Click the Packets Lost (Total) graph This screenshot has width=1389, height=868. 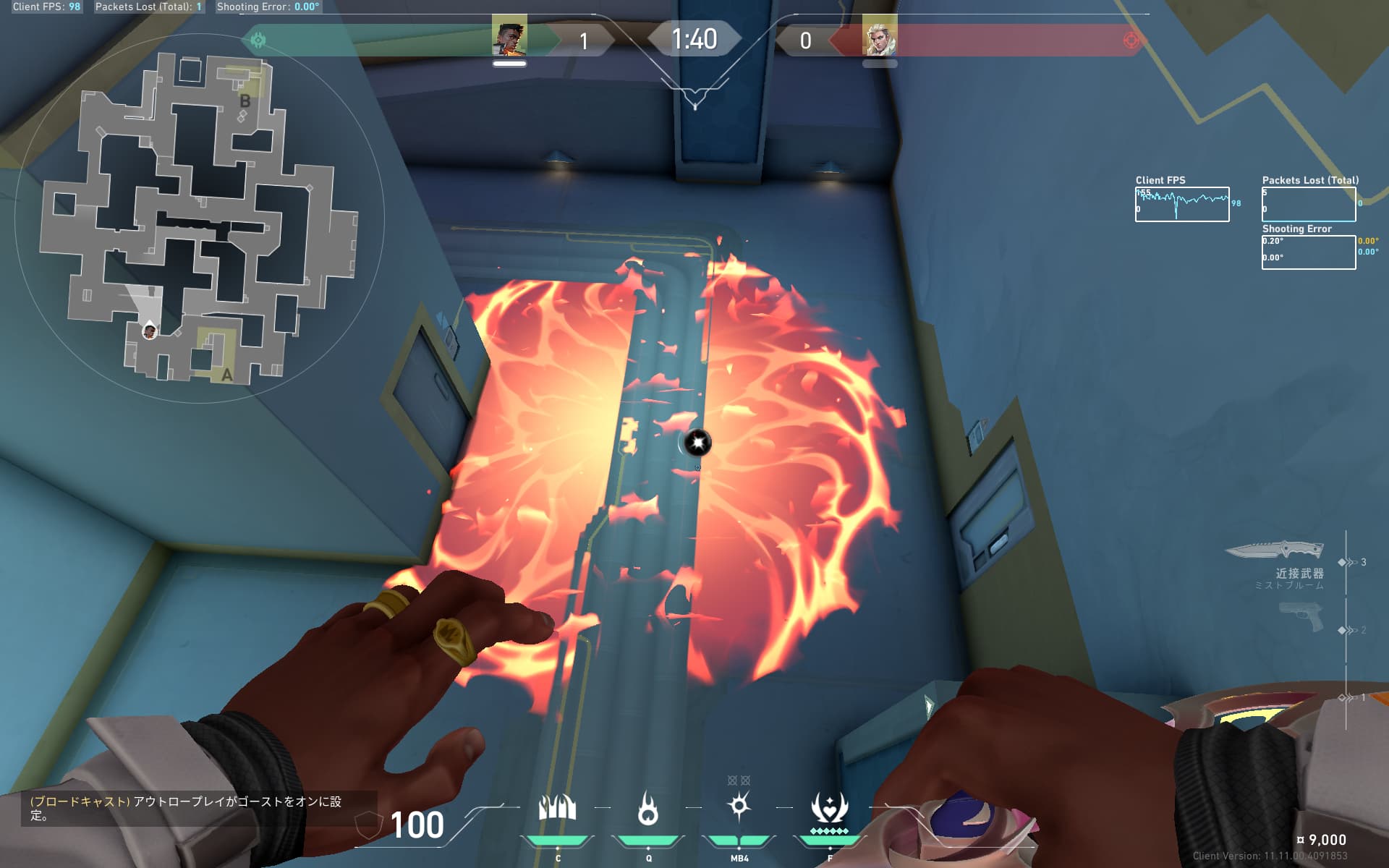(x=1308, y=204)
